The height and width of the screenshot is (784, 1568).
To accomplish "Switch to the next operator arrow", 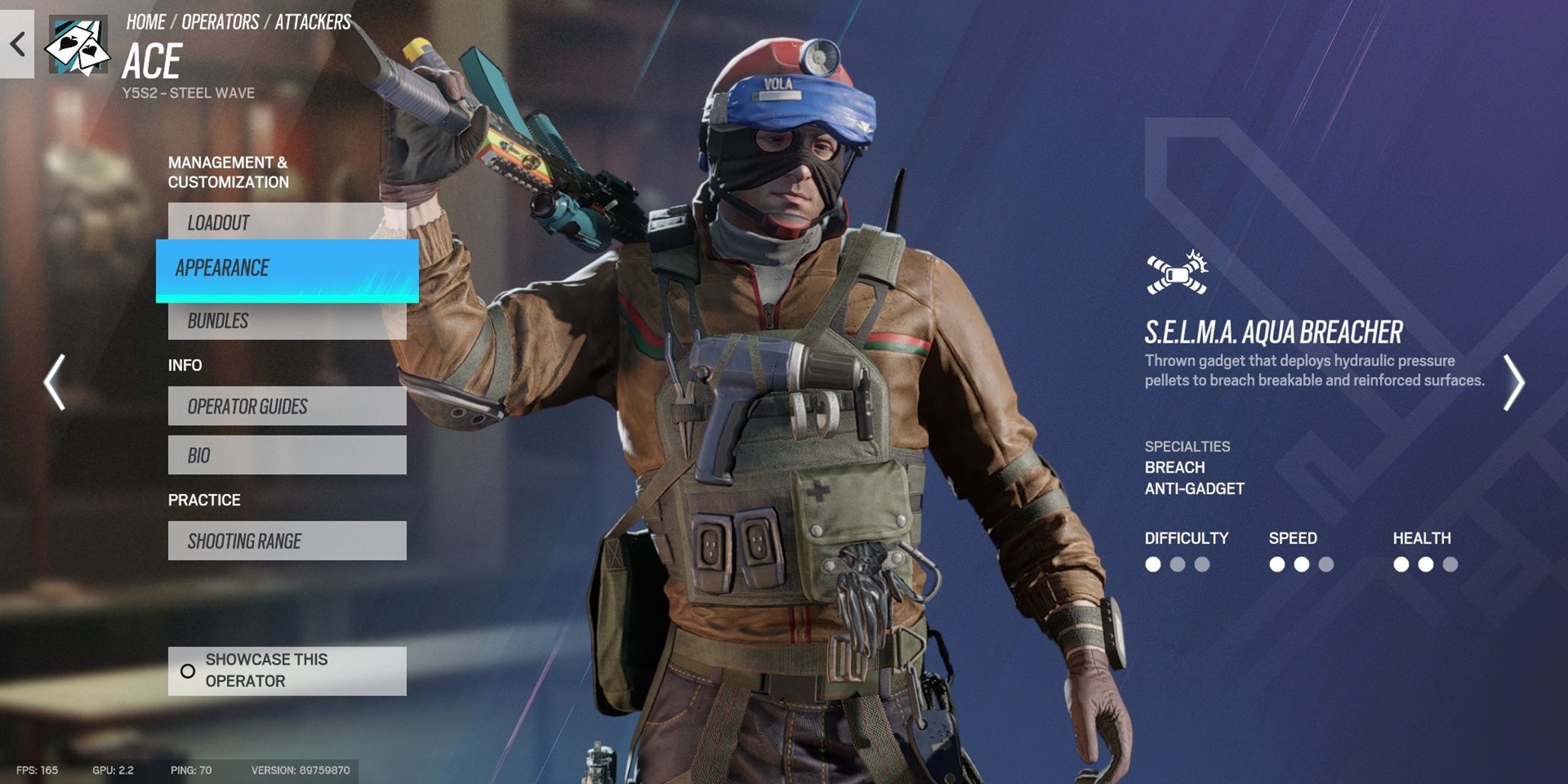I will point(1513,383).
